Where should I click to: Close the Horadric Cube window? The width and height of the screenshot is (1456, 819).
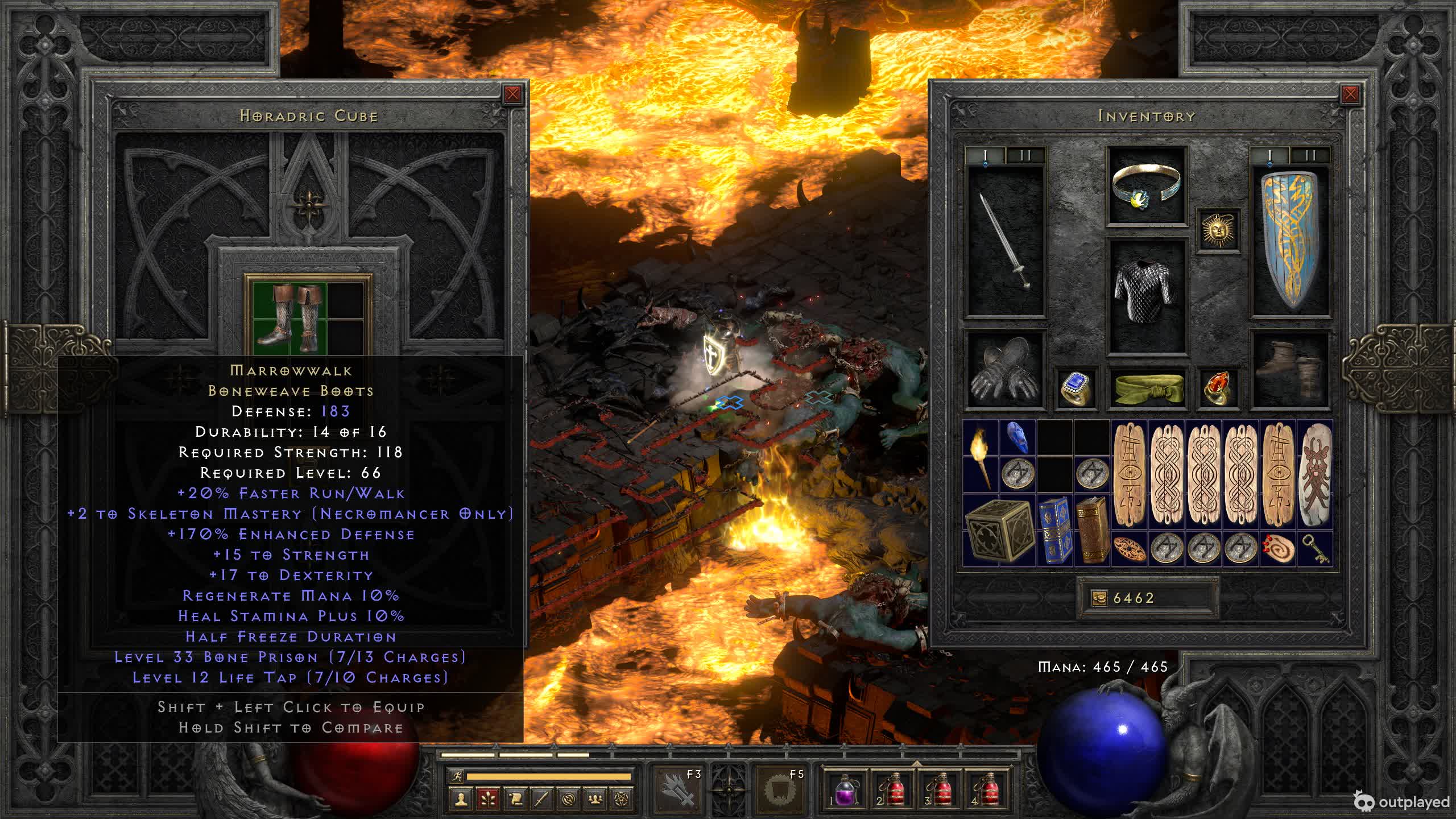[x=512, y=94]
